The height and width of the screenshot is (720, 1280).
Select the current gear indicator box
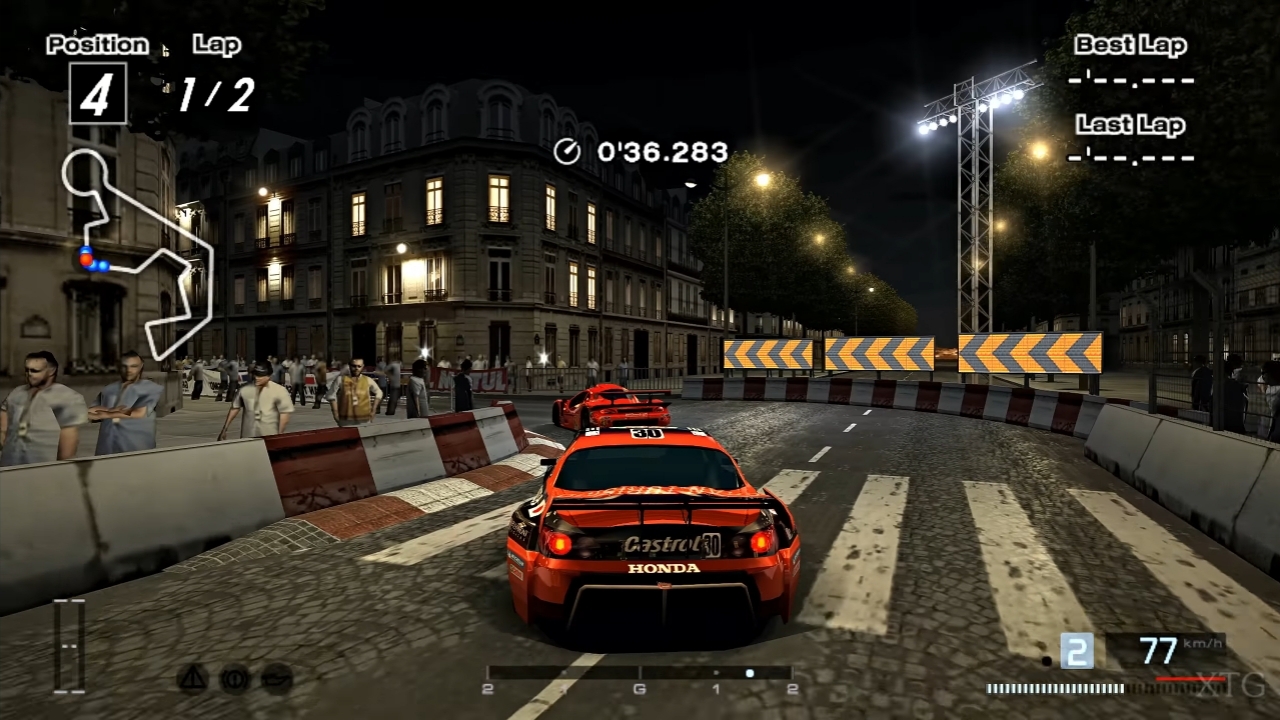[1076, 651]
